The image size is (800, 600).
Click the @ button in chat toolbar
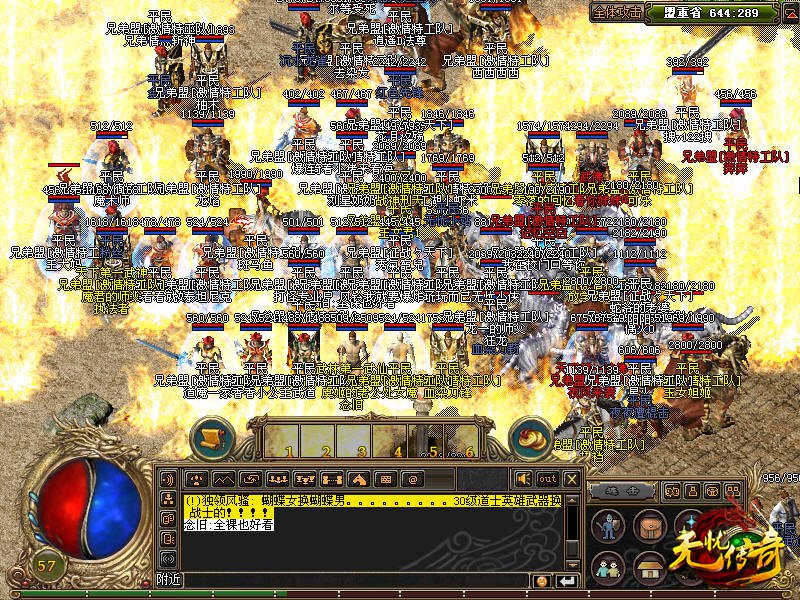(x=411, y=478)
